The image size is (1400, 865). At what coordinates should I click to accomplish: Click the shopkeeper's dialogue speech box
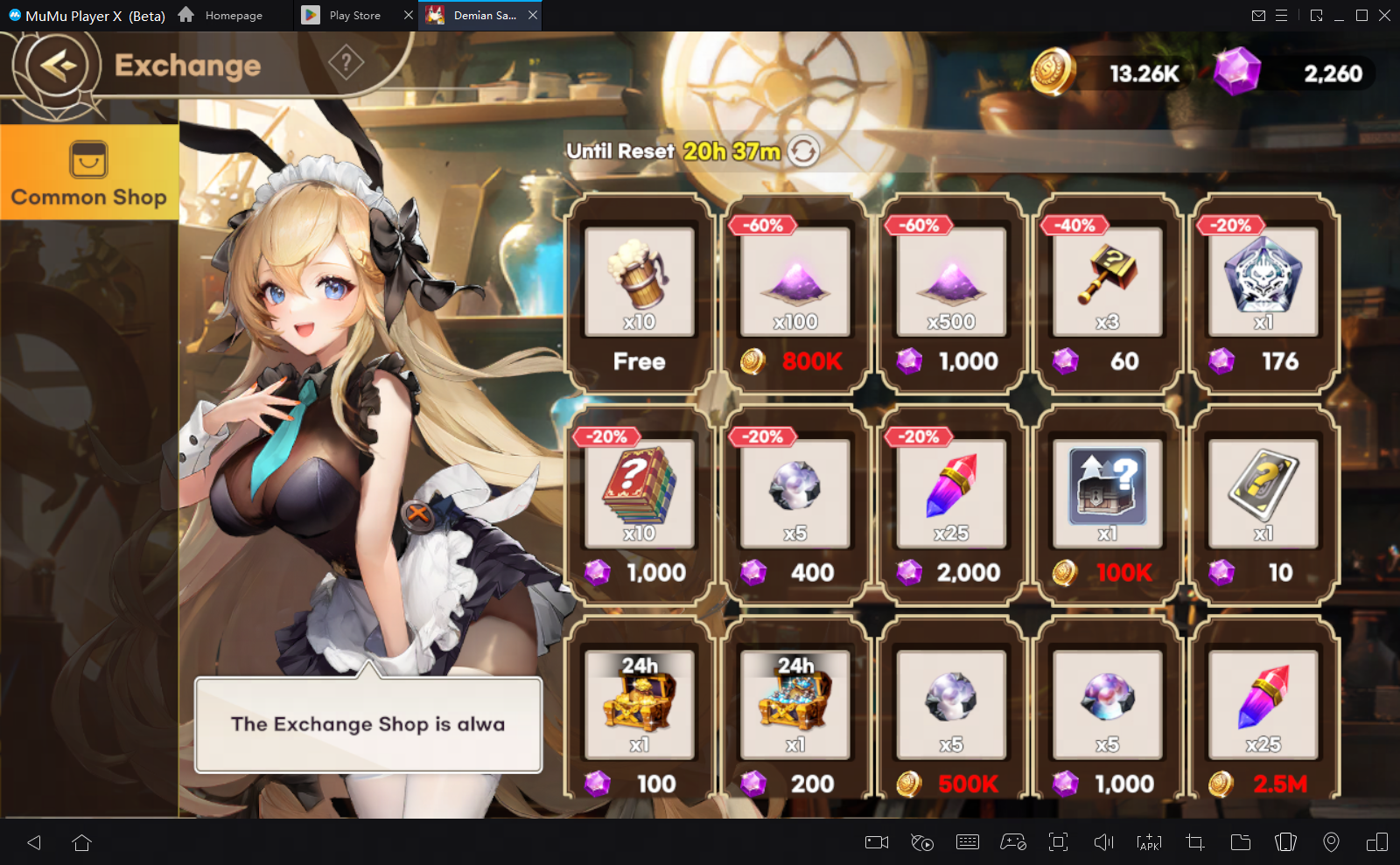pyautogui.click(x=368, y=725)
